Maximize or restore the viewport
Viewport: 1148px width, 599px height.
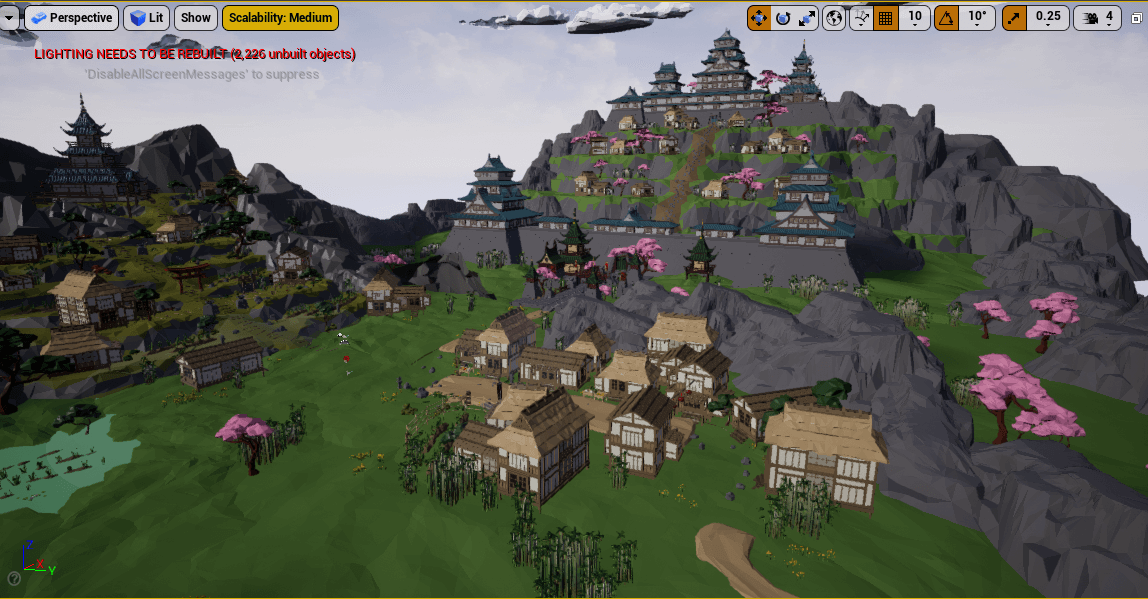pos(1138,18)
